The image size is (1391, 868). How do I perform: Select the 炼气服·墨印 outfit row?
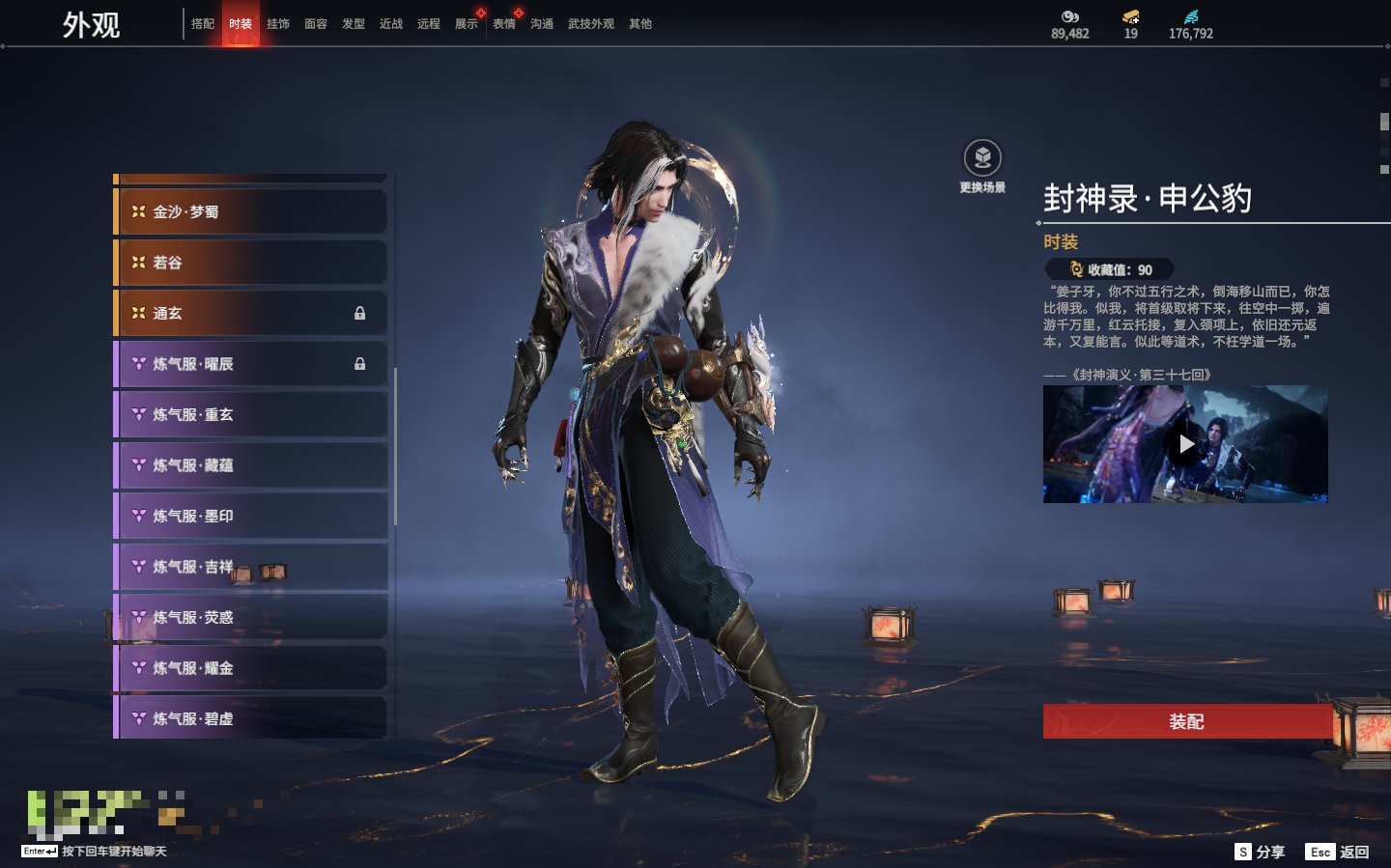[x=251, y=516]
